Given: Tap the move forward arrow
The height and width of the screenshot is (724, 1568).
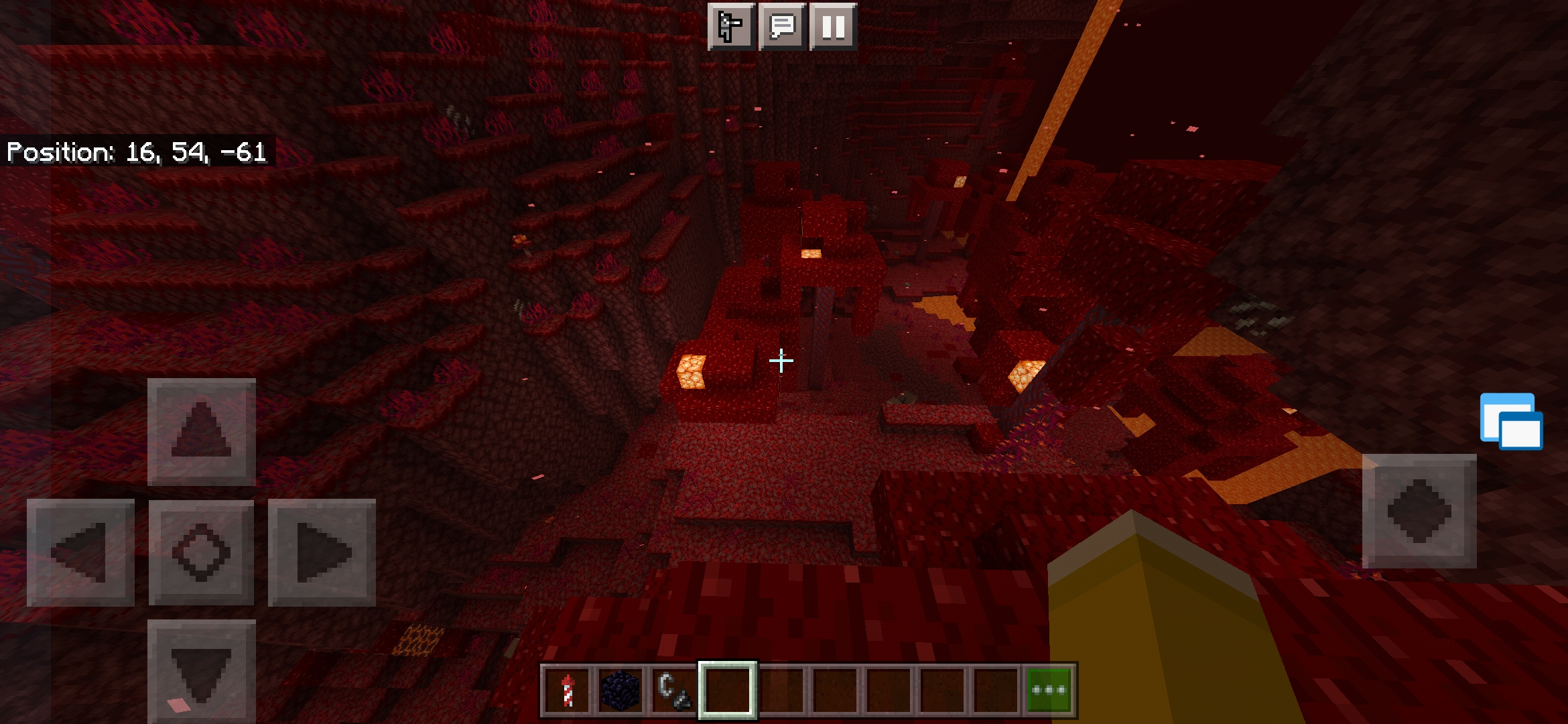Looking at the screenshot, I should click(x=201, y=432).
